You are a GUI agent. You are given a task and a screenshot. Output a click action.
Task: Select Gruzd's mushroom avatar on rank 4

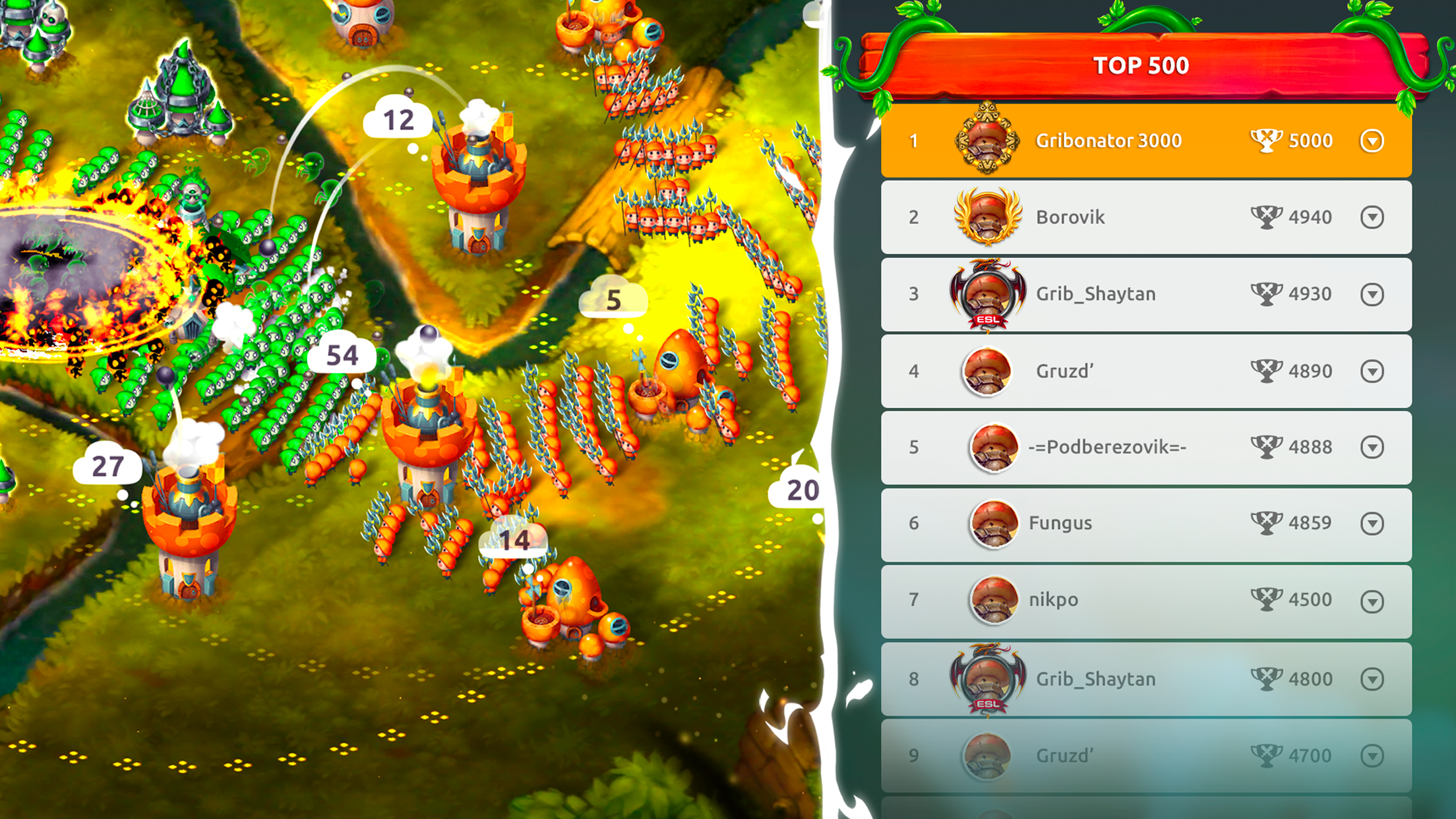tap(985, 370)
